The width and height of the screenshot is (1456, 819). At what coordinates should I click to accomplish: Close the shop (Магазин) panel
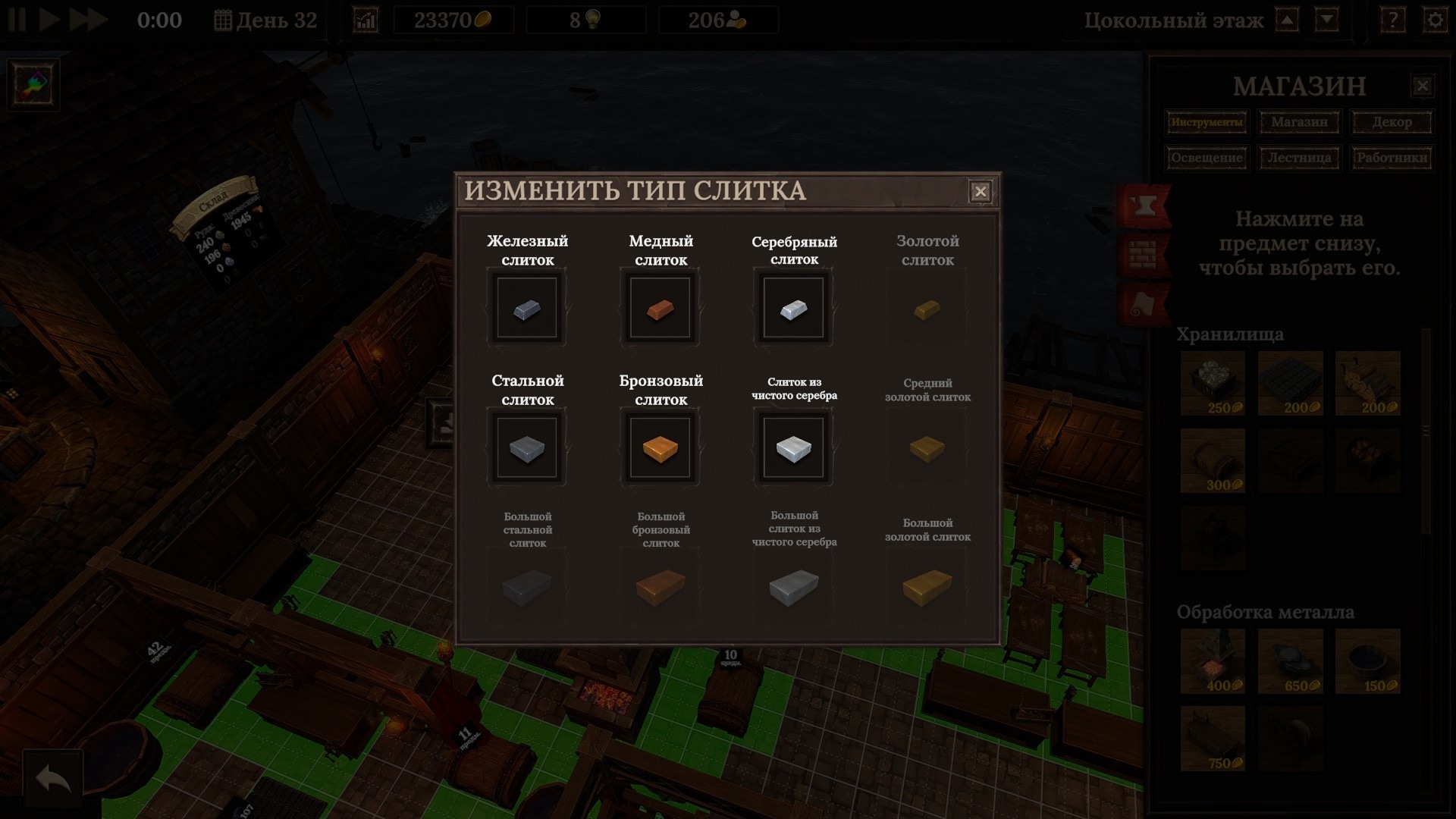point(1422,86)
